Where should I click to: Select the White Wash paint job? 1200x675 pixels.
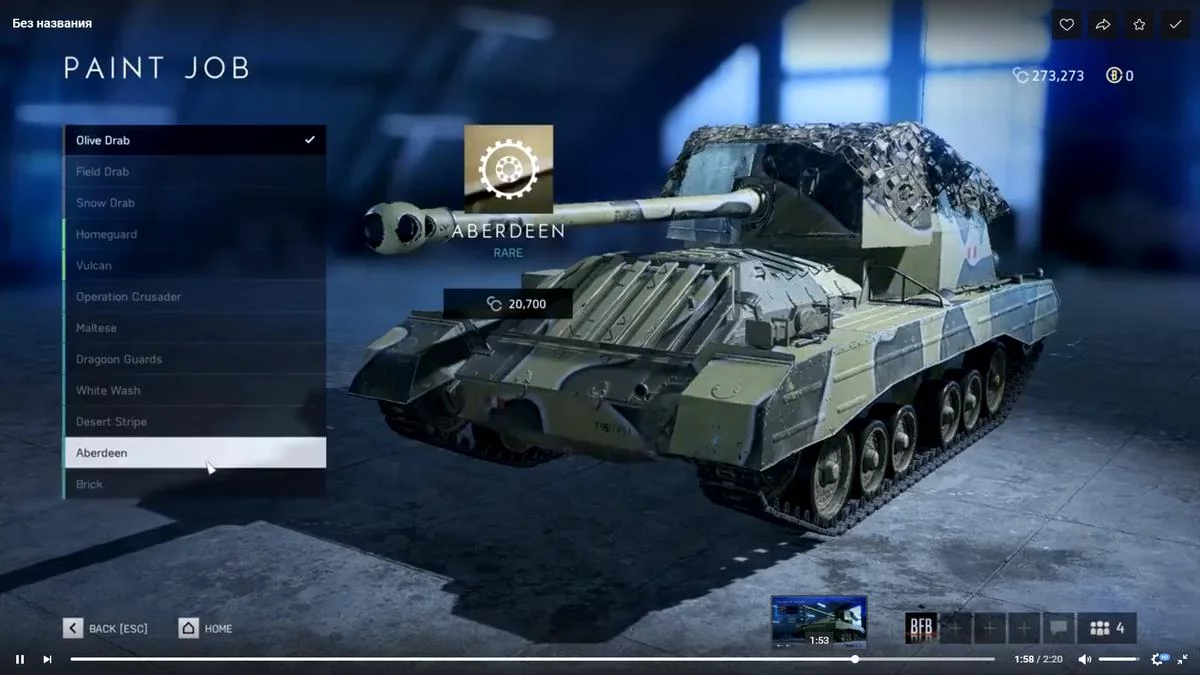194,390
